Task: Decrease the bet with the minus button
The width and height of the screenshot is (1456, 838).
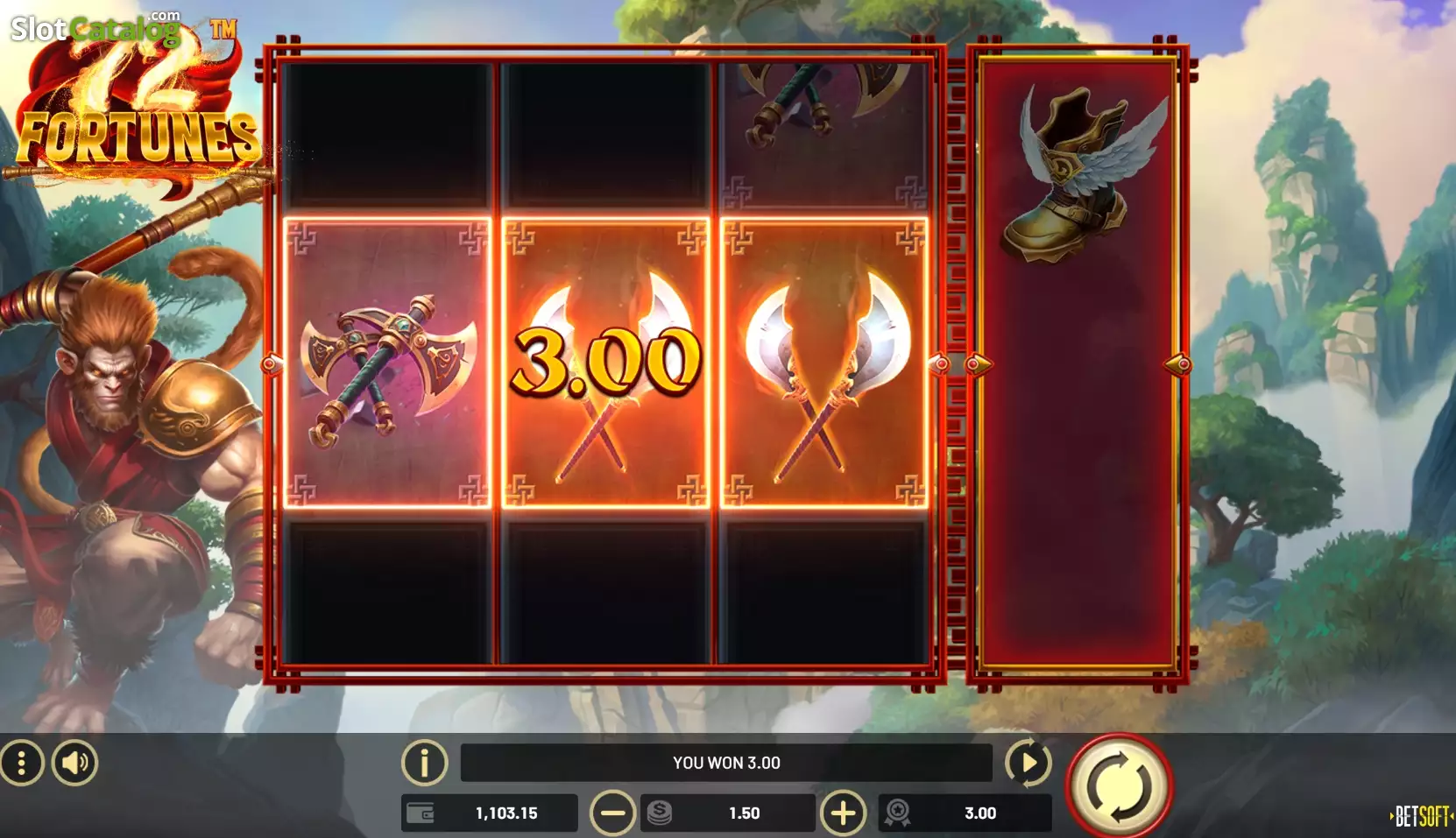Action: pyautogui.click(x=614, y=813)
